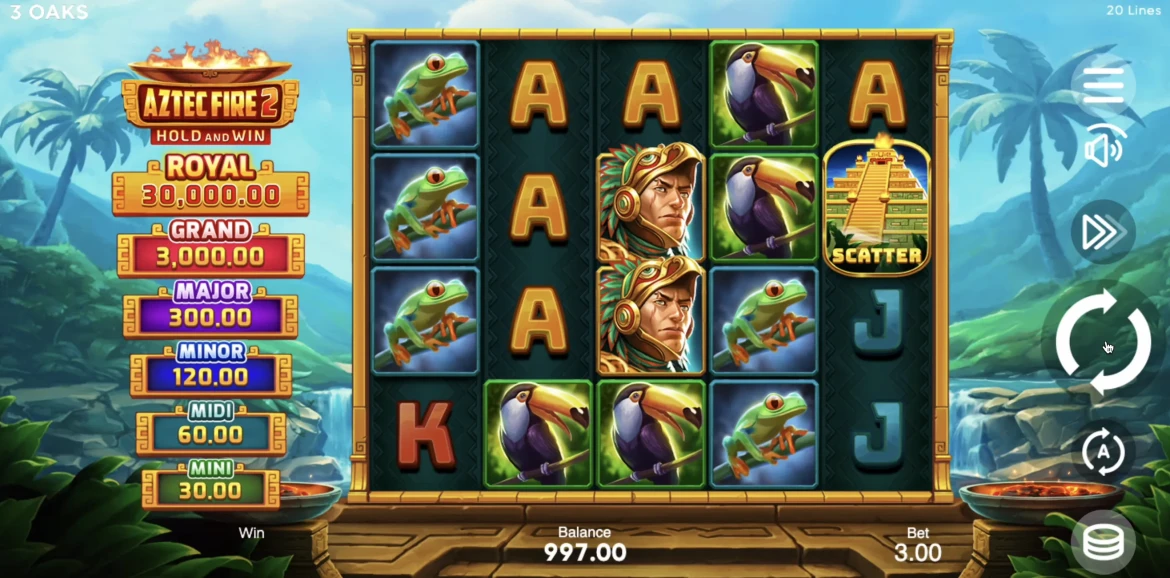1170x578 pixels.
Task: Open the coin stack bet selector
Action: (x=1102, y=542)
